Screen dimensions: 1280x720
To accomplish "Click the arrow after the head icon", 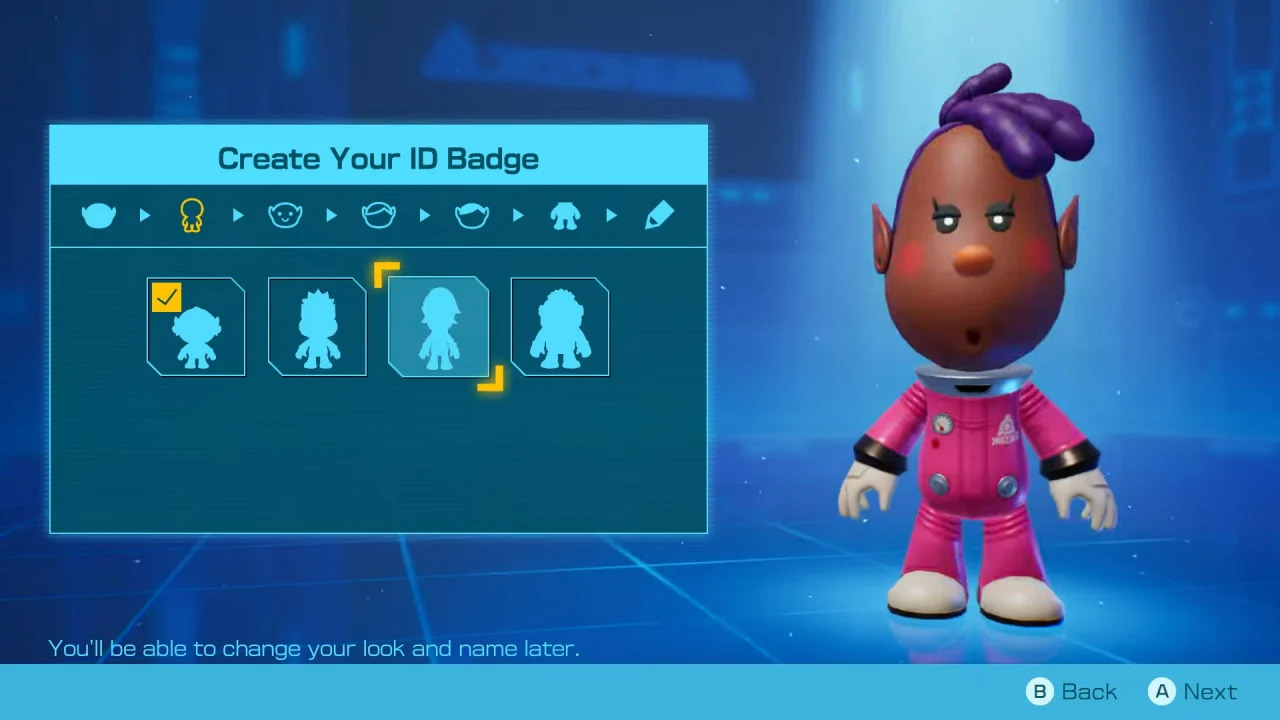I will pos(144,215).
